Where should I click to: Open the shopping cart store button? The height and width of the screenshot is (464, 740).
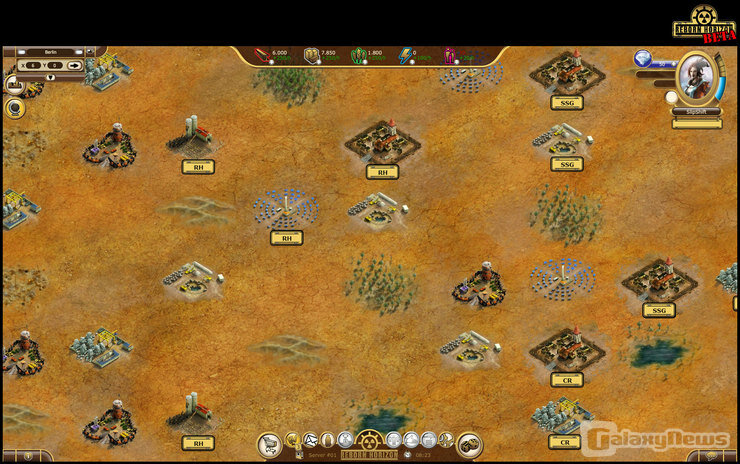269,445
